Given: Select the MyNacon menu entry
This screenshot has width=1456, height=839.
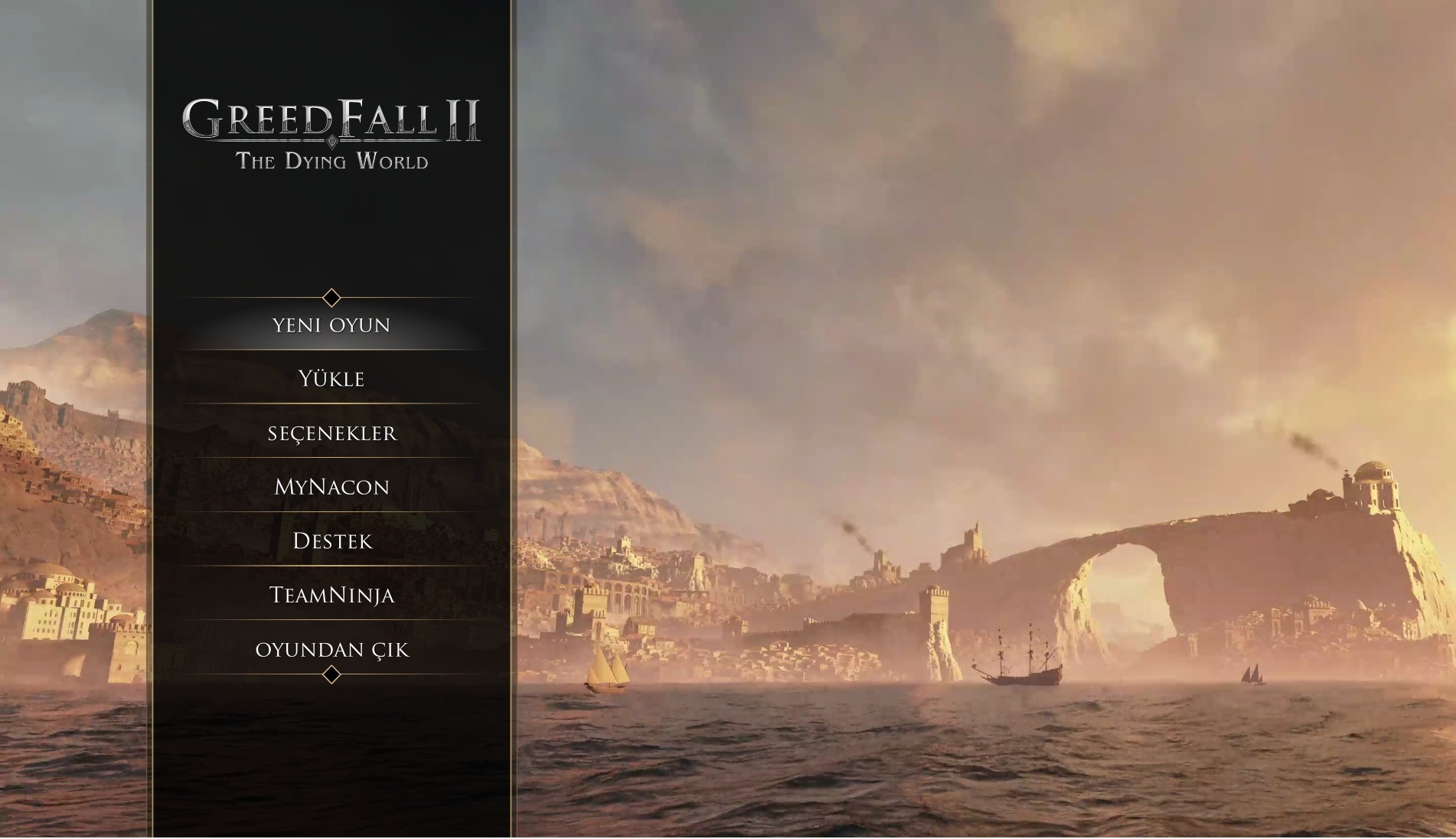Looking at the screenshot, I should pos(331,487).
